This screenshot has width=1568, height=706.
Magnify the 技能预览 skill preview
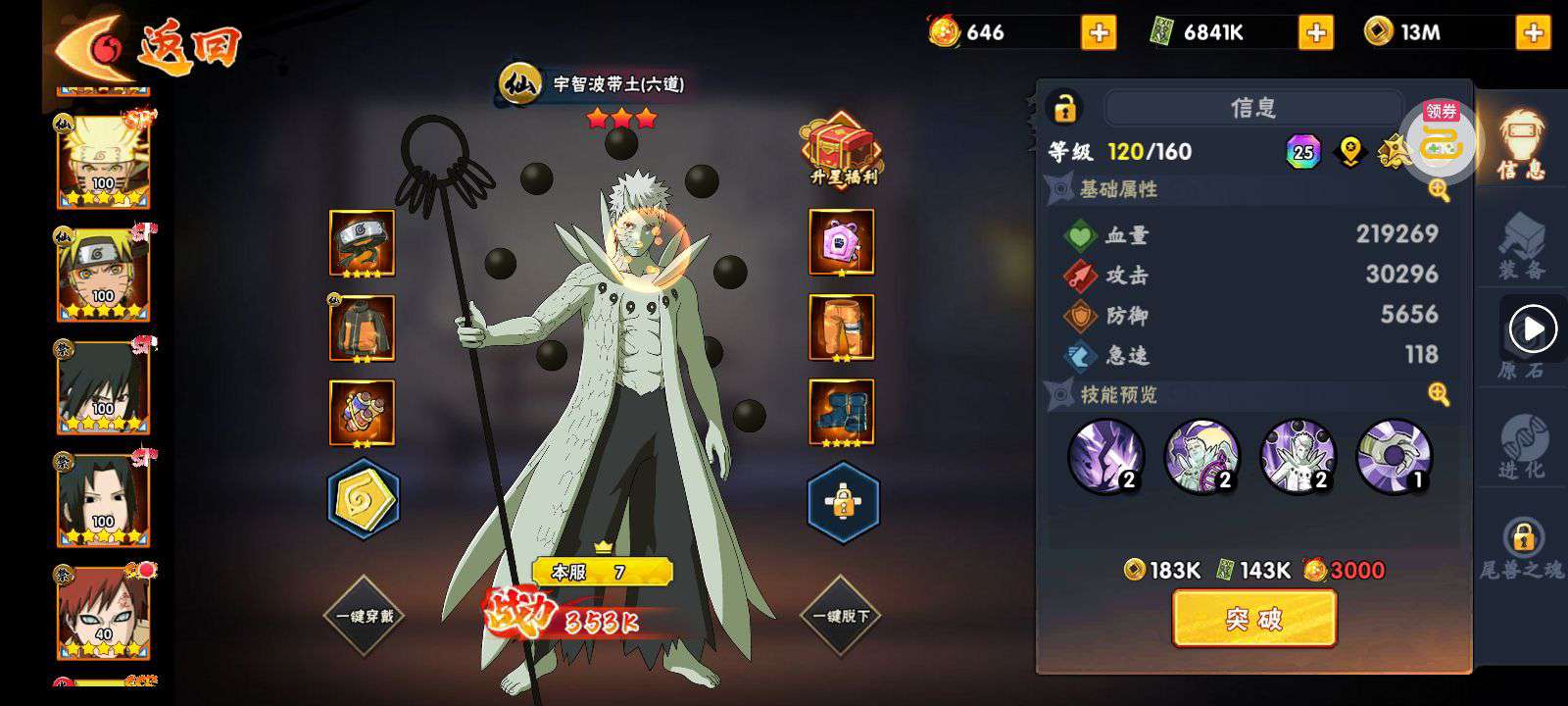tap(1439, 394)
